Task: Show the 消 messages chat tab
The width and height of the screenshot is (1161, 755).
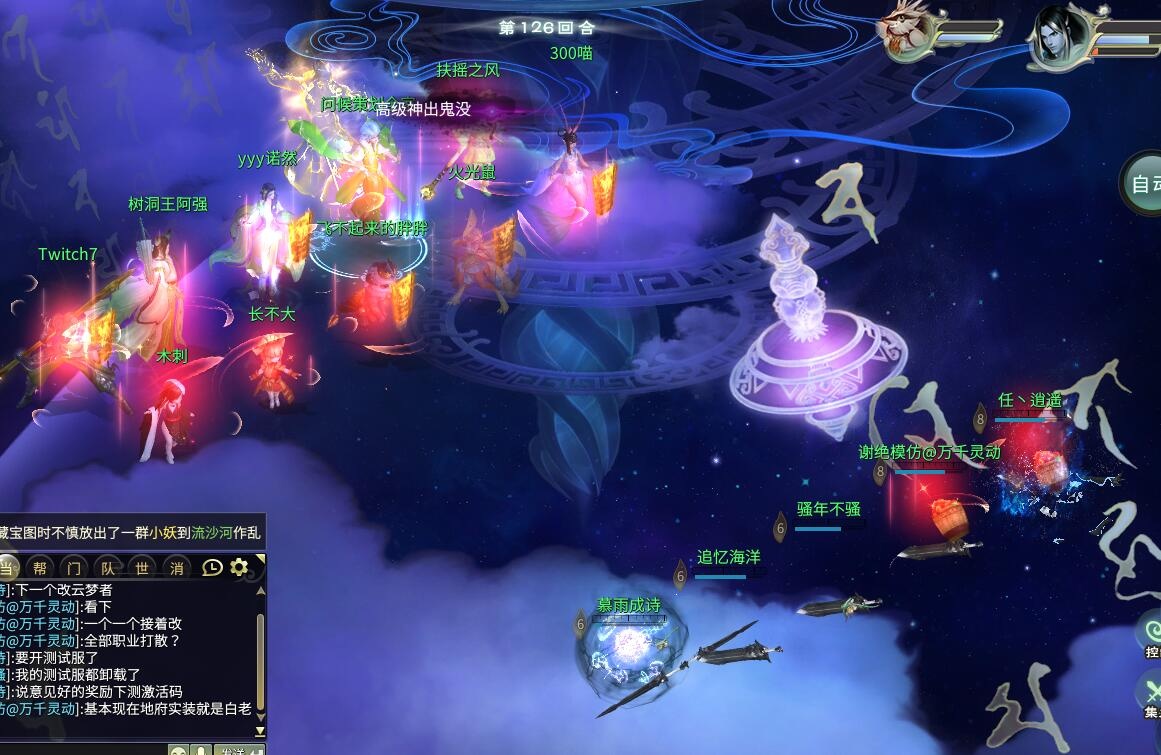Action: (177, 567)
